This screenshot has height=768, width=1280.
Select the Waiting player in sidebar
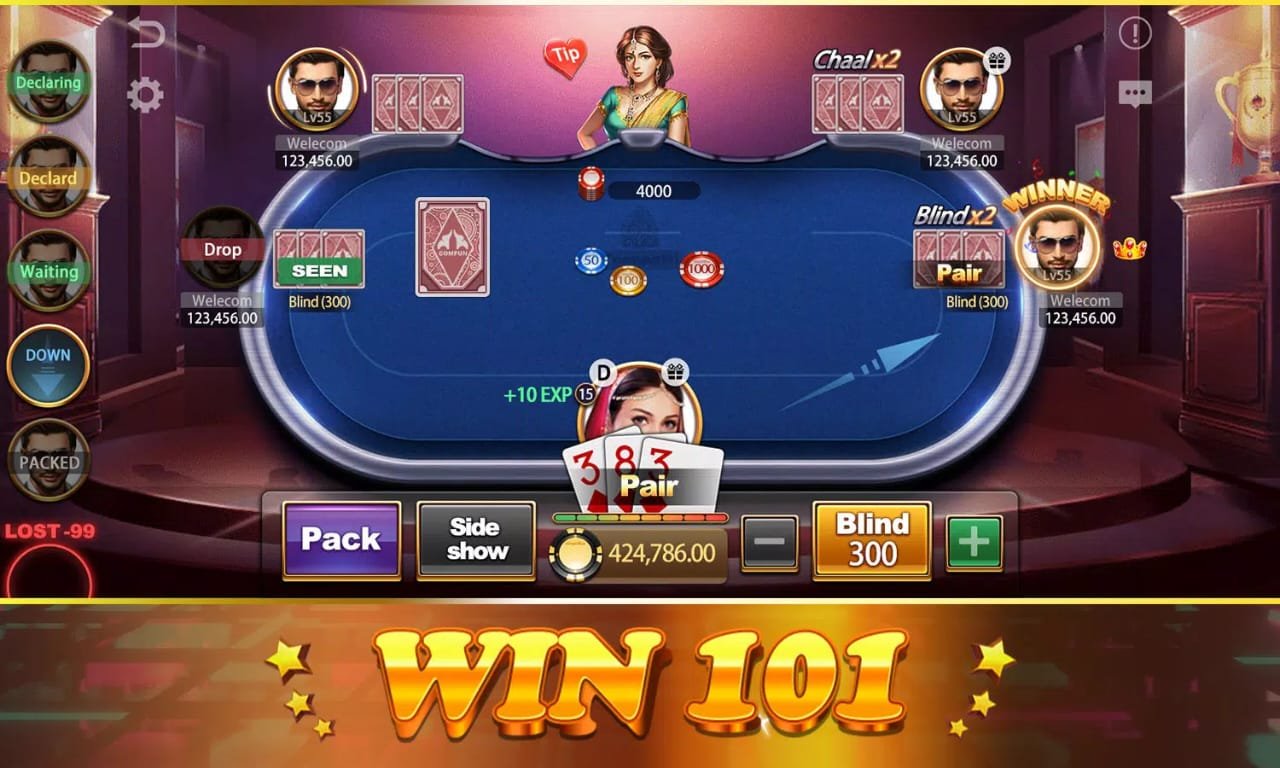[47, 272]
